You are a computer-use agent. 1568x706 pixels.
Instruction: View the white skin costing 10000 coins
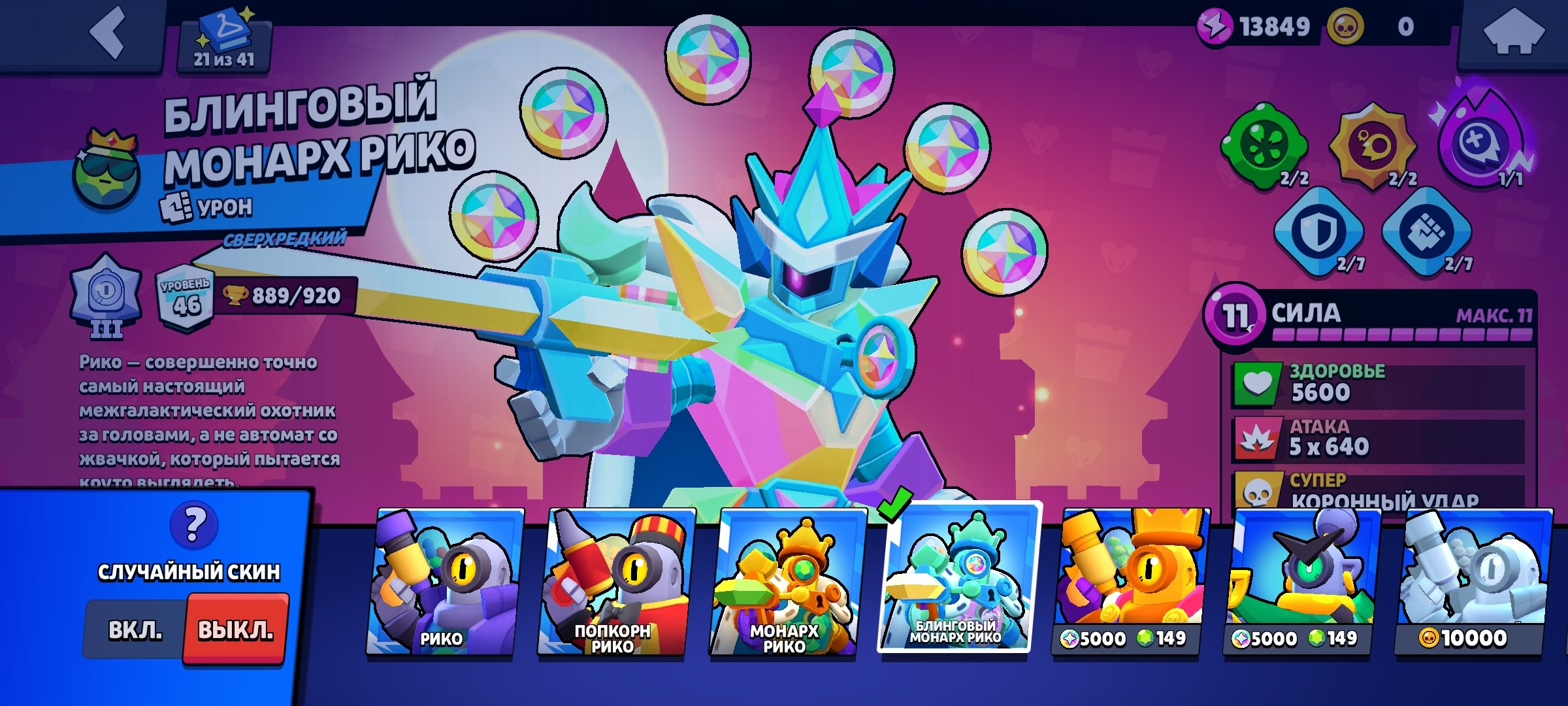tap(1472, 582)
